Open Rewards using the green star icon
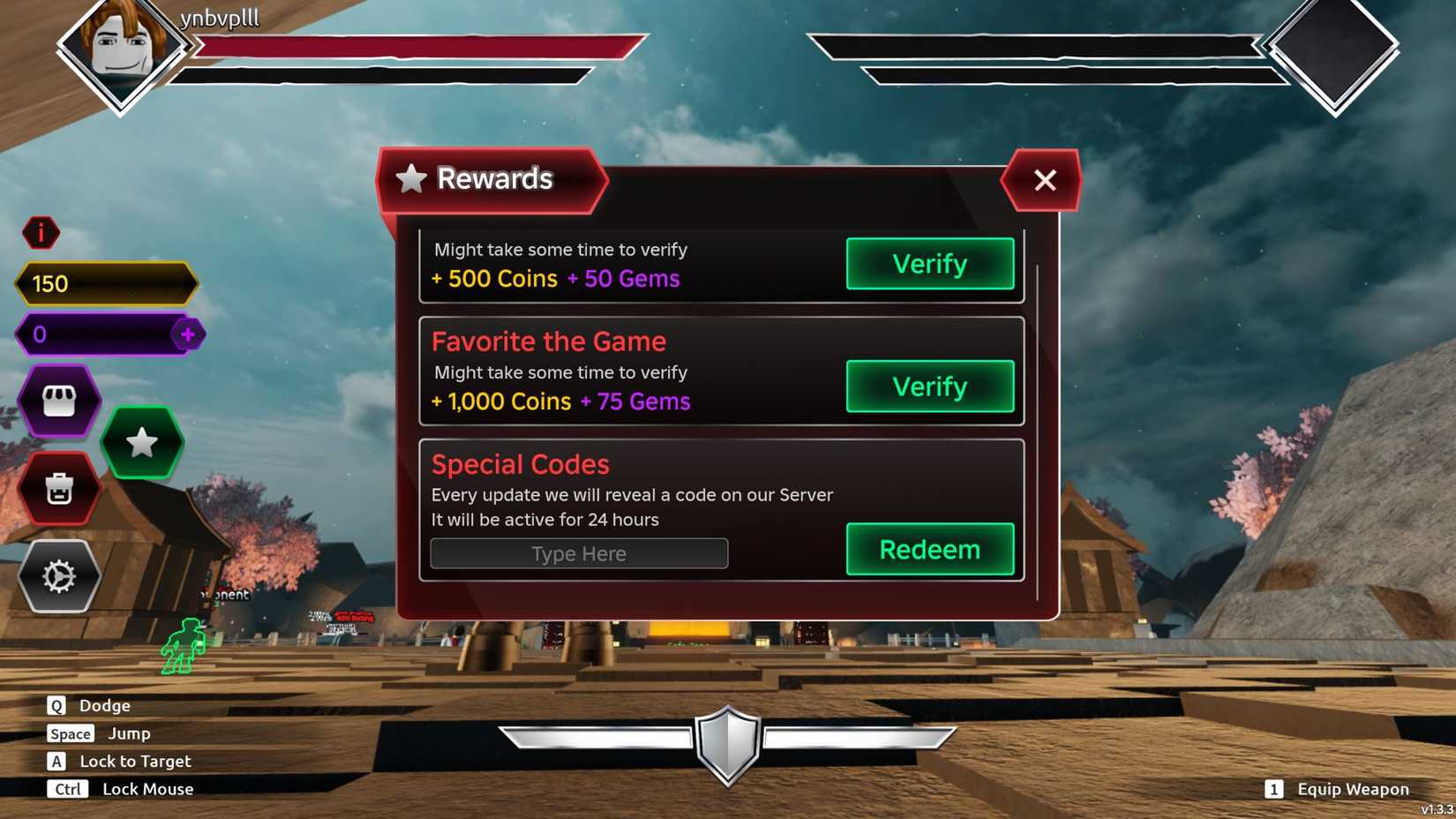This screenshot has height=819, width=1456. (141, 444)
